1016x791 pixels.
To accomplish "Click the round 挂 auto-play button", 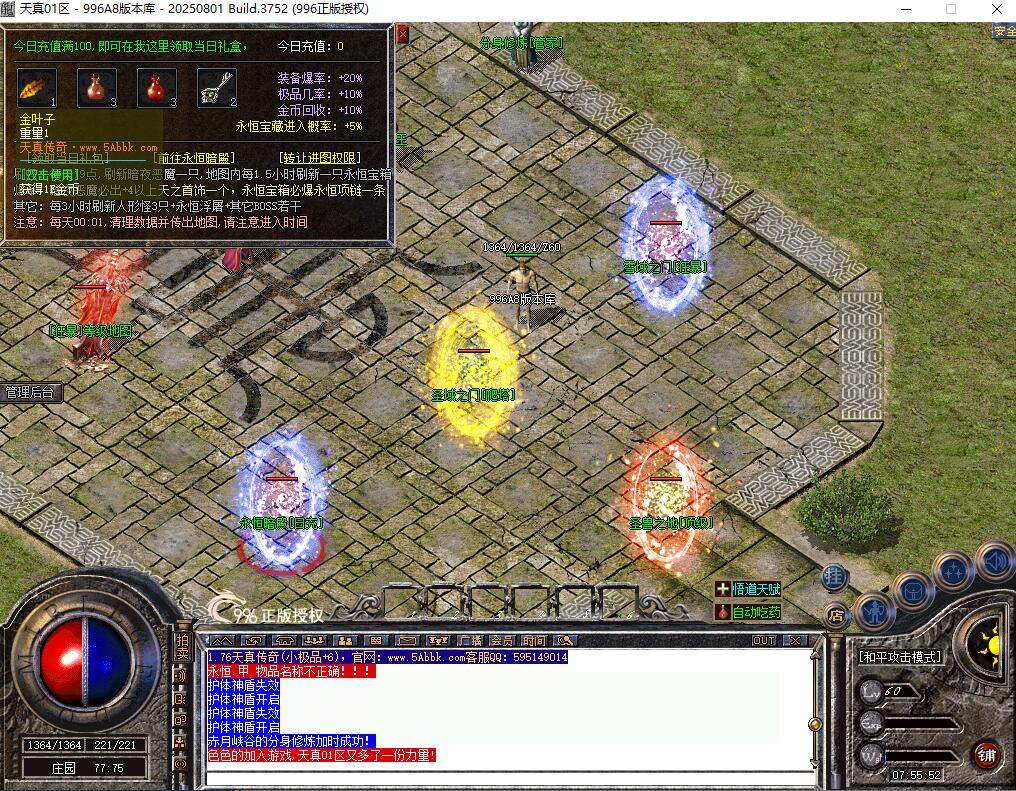I will 836,577.
